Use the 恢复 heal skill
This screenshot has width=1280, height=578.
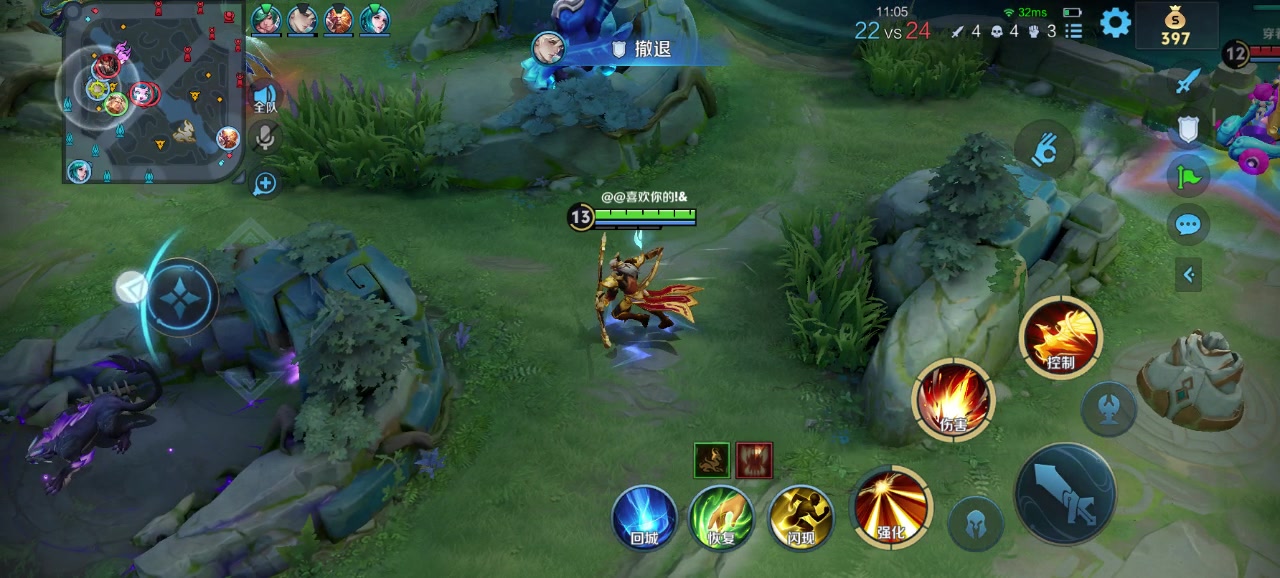pyautogui.click(x=722, y=518)
